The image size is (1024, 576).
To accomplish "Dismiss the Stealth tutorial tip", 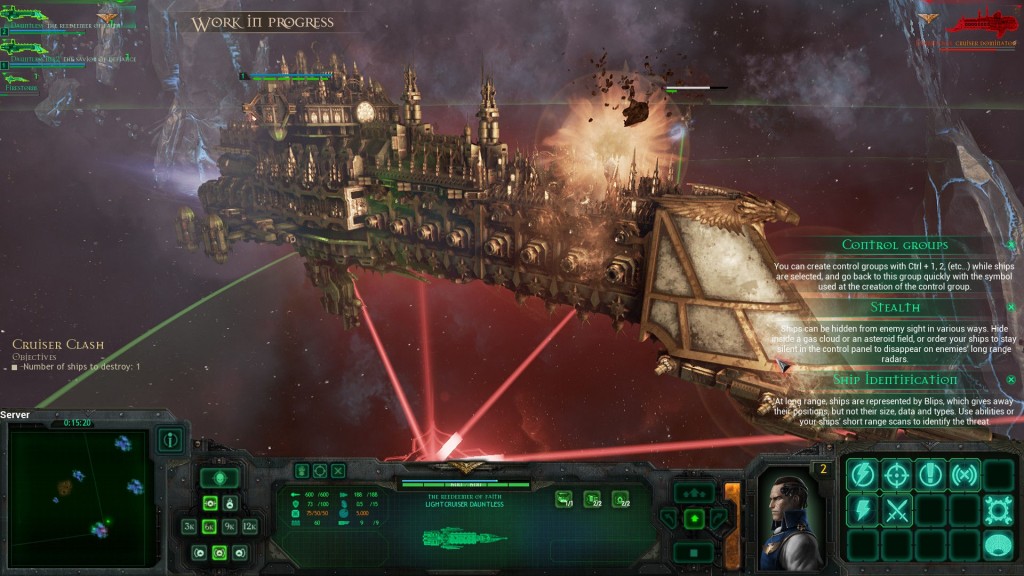I will coord(1010,307).
